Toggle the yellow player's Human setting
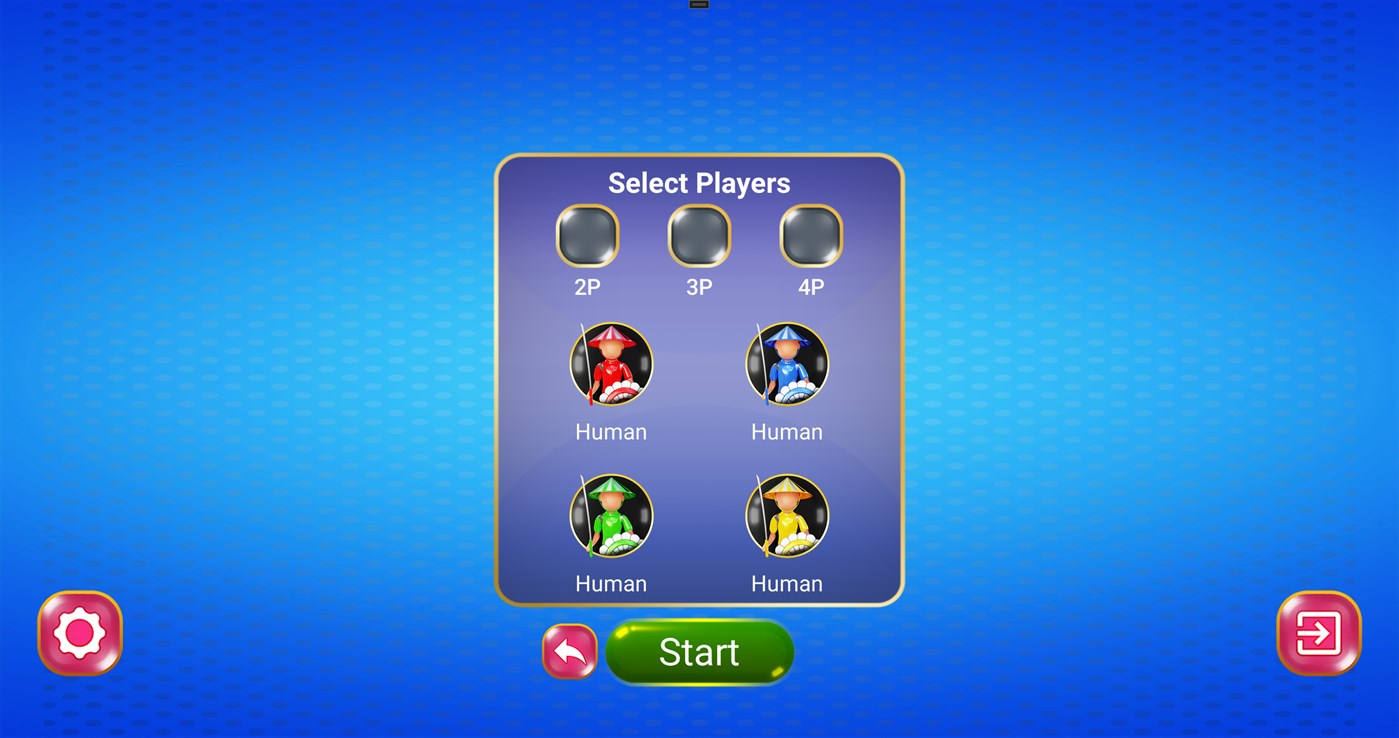 coord(787,583)
